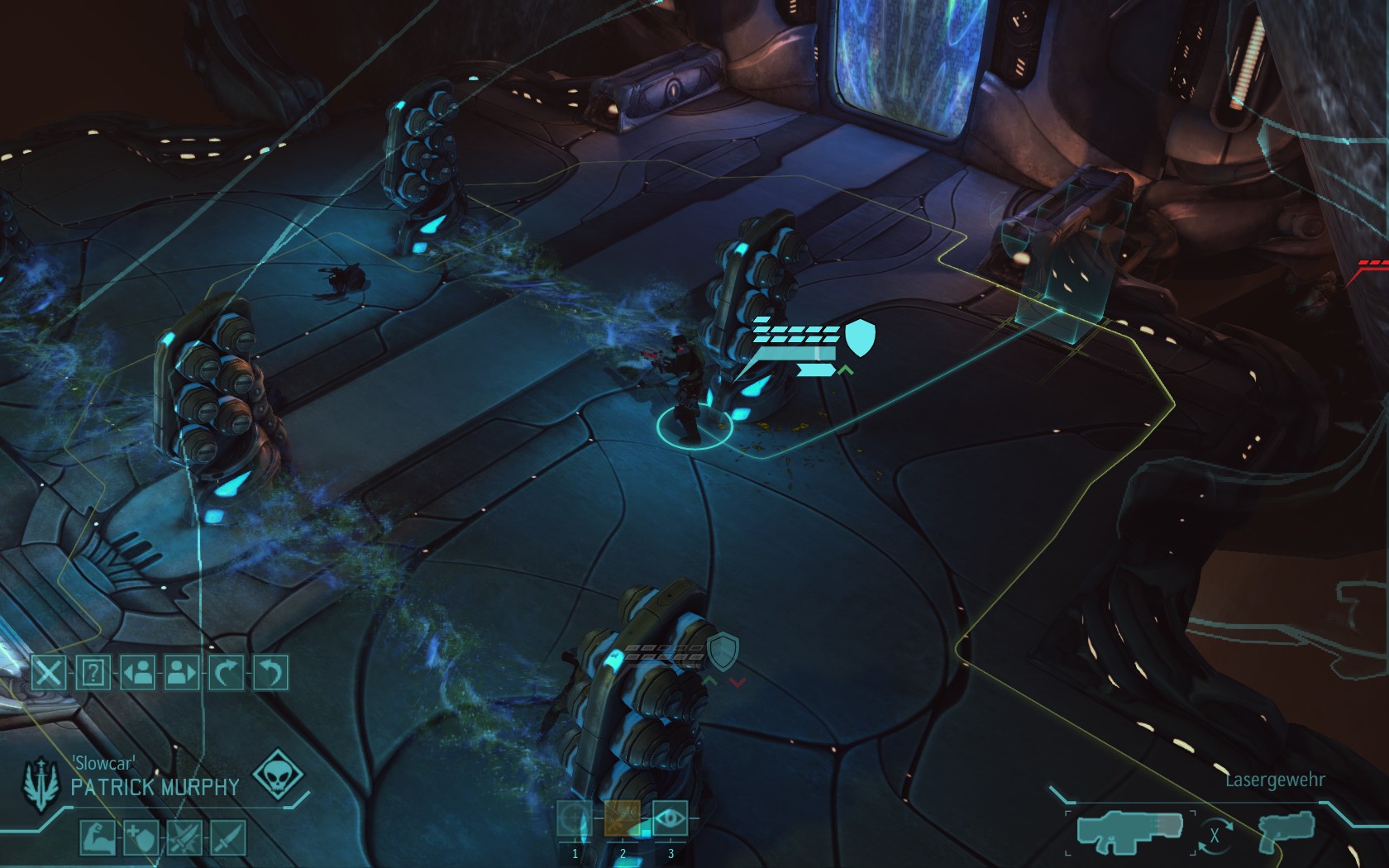
Task: Choose the crosshair fire ability in slot 1
Action: coord(575,819)
